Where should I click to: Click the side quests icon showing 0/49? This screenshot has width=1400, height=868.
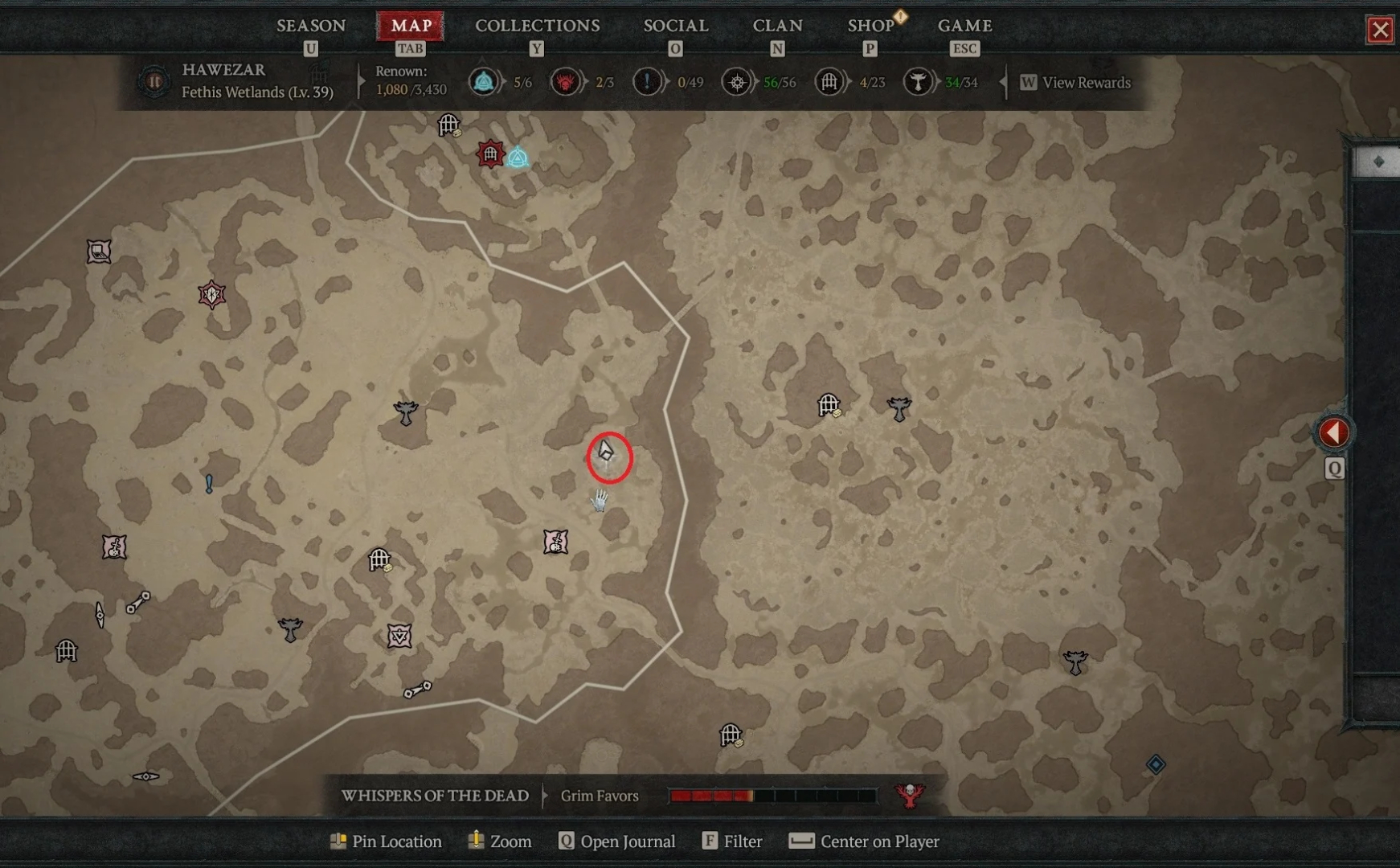click(x=648, y=81)
